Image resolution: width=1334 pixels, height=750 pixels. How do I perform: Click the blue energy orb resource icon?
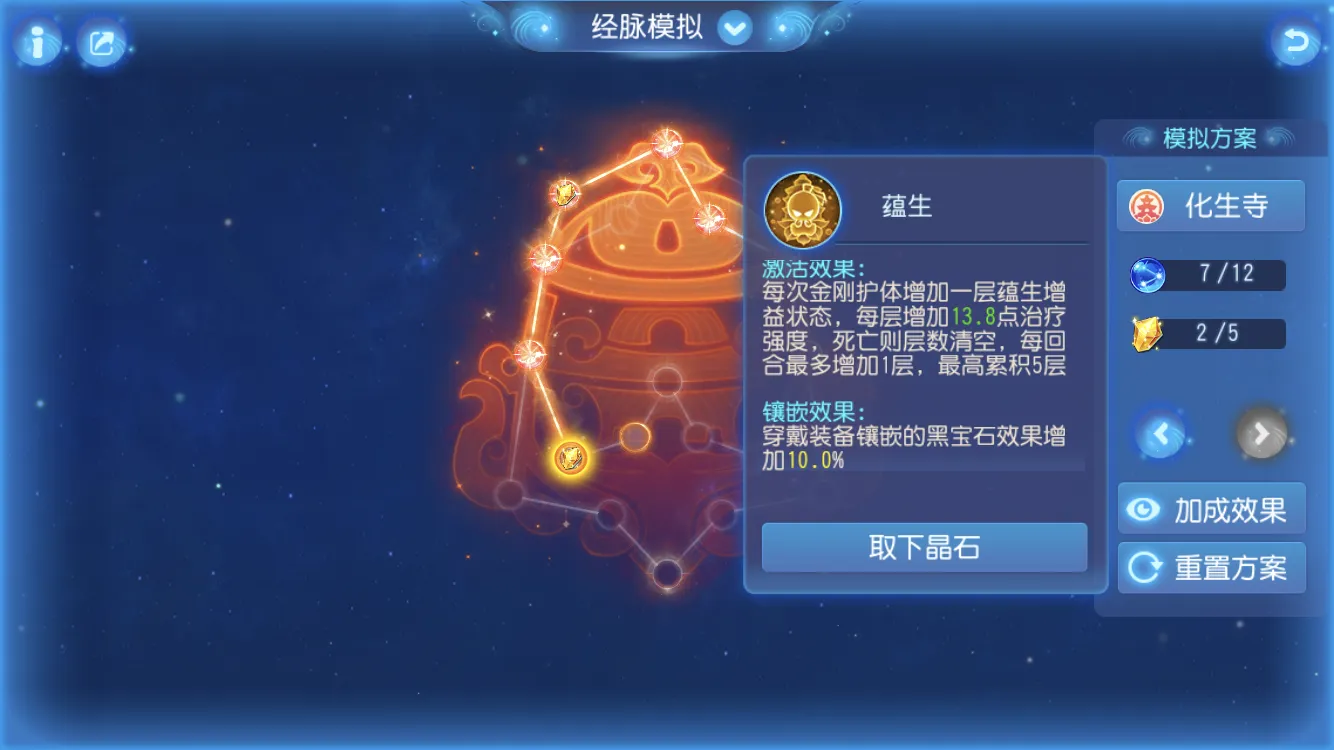coord(1146,275)
